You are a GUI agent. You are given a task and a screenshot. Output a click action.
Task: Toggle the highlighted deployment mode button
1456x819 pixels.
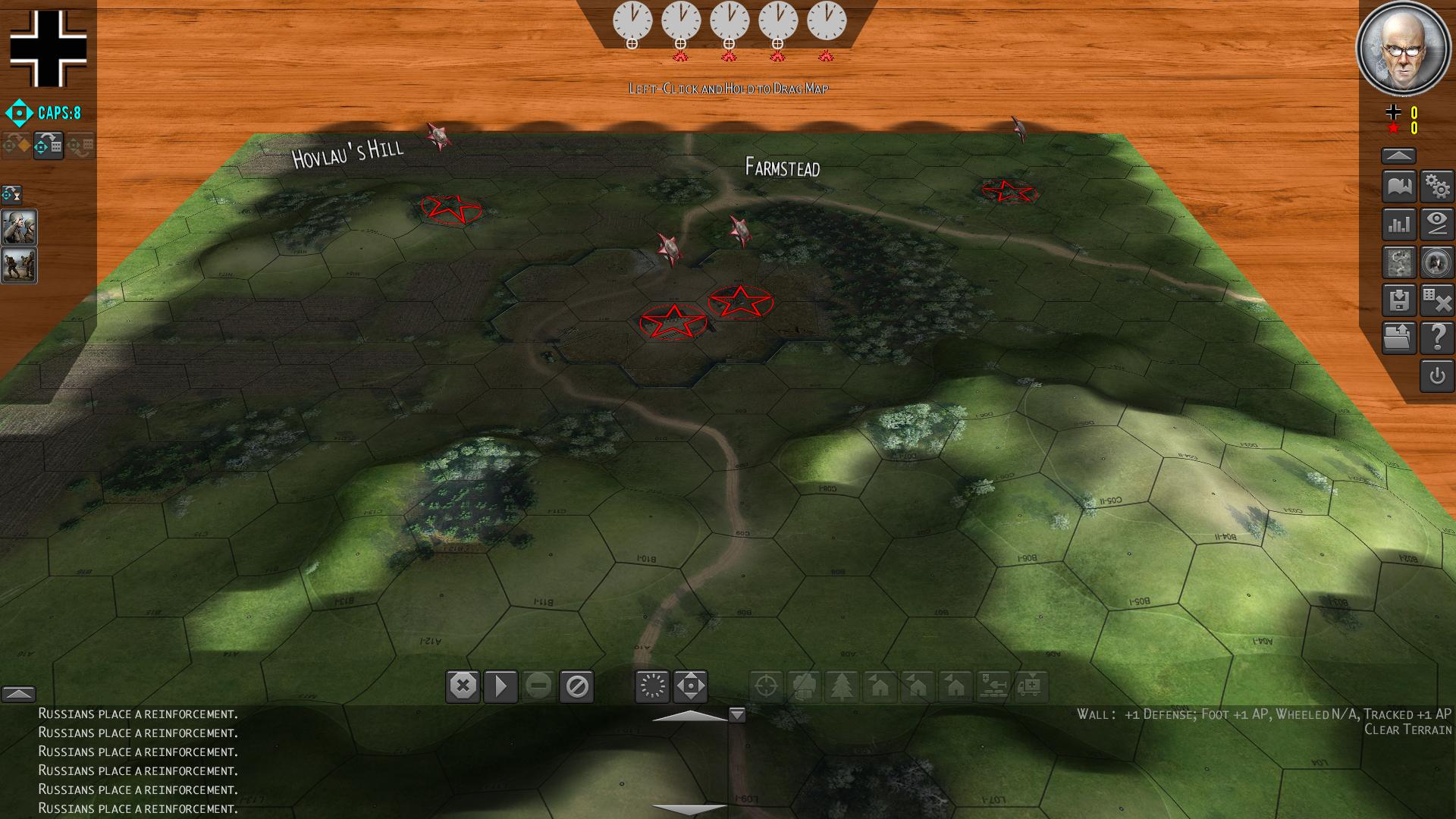pos(48,145)
